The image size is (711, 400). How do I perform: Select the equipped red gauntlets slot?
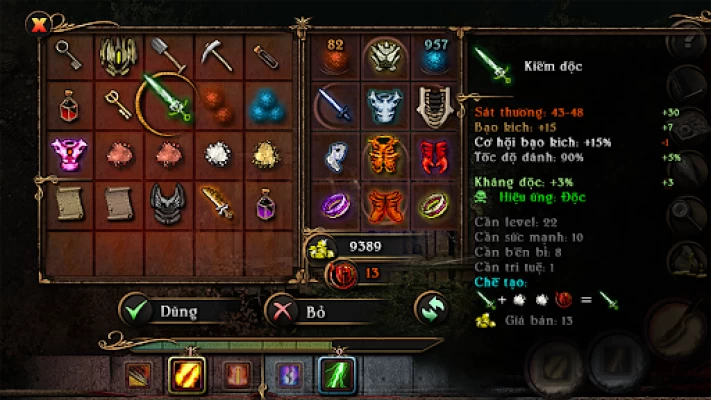(431, 154)
